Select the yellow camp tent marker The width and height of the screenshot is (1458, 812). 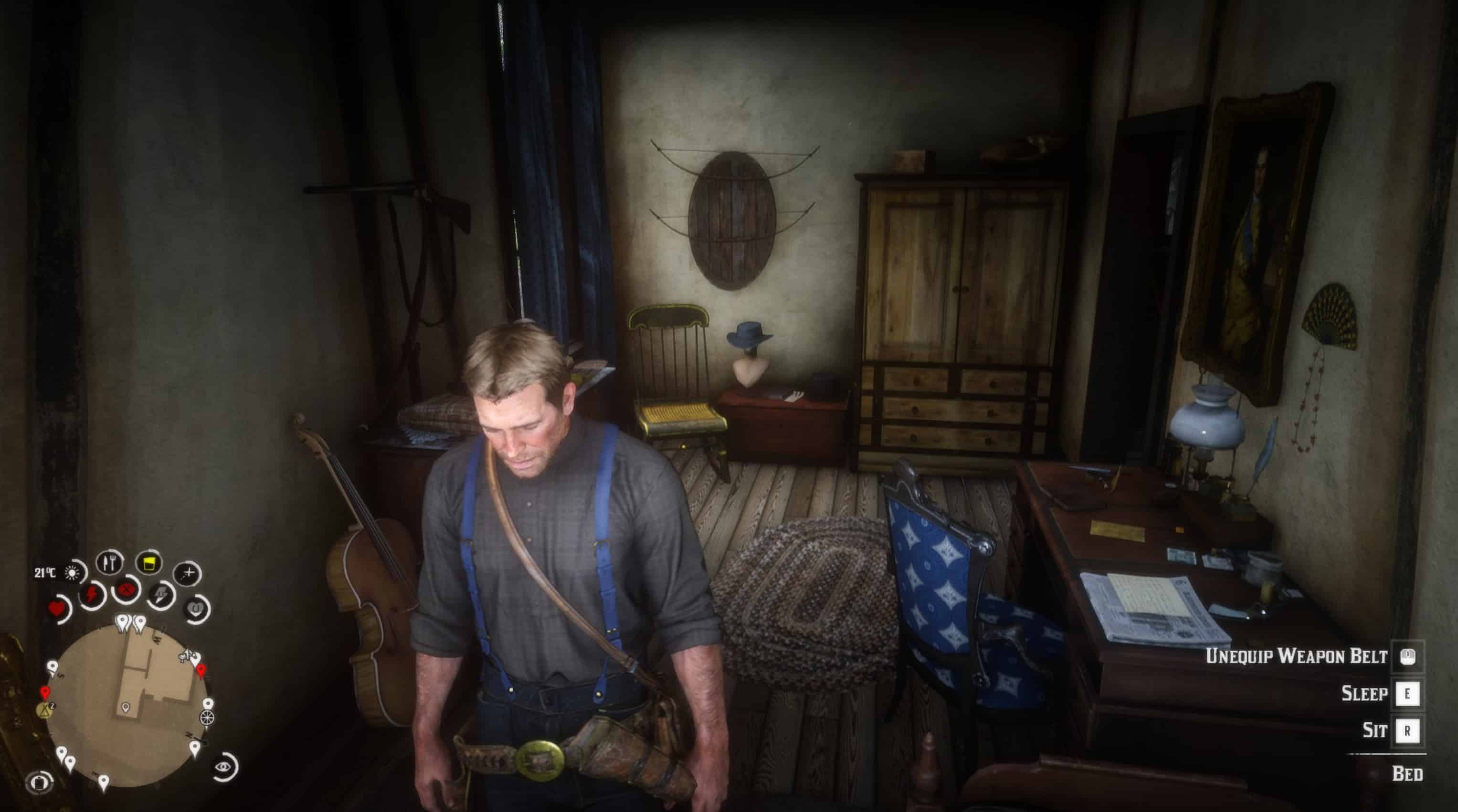pos(45,709)
